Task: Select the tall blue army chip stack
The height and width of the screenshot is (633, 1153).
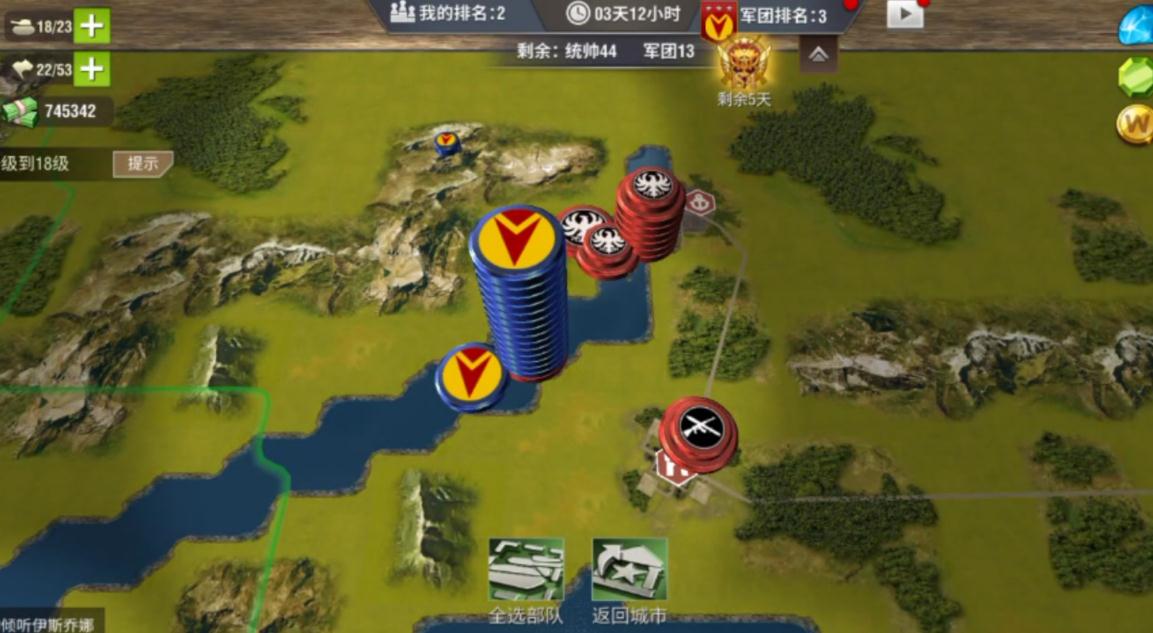Action: [517, 290]
